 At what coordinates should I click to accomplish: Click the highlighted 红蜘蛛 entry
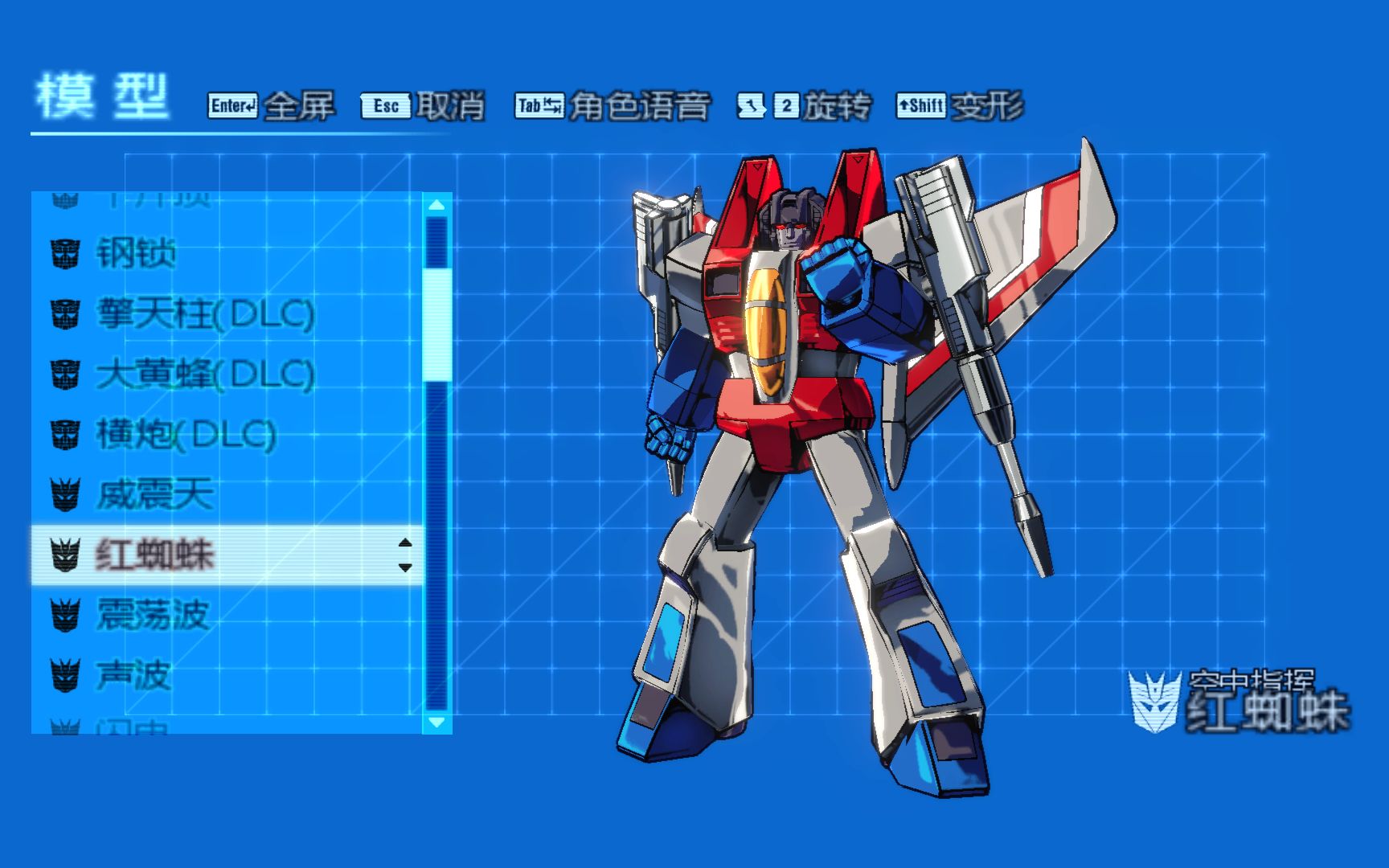[x=155, y=555]
